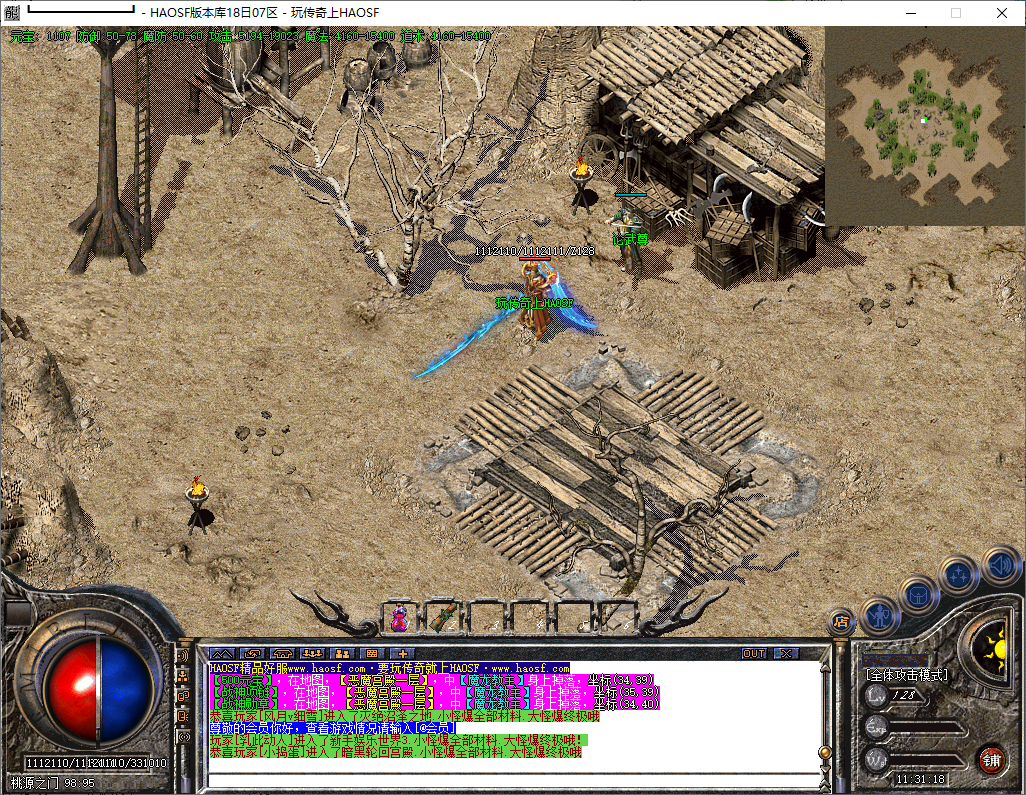Click the telephone icon button above chat
1026x795 pixels.
281,653
